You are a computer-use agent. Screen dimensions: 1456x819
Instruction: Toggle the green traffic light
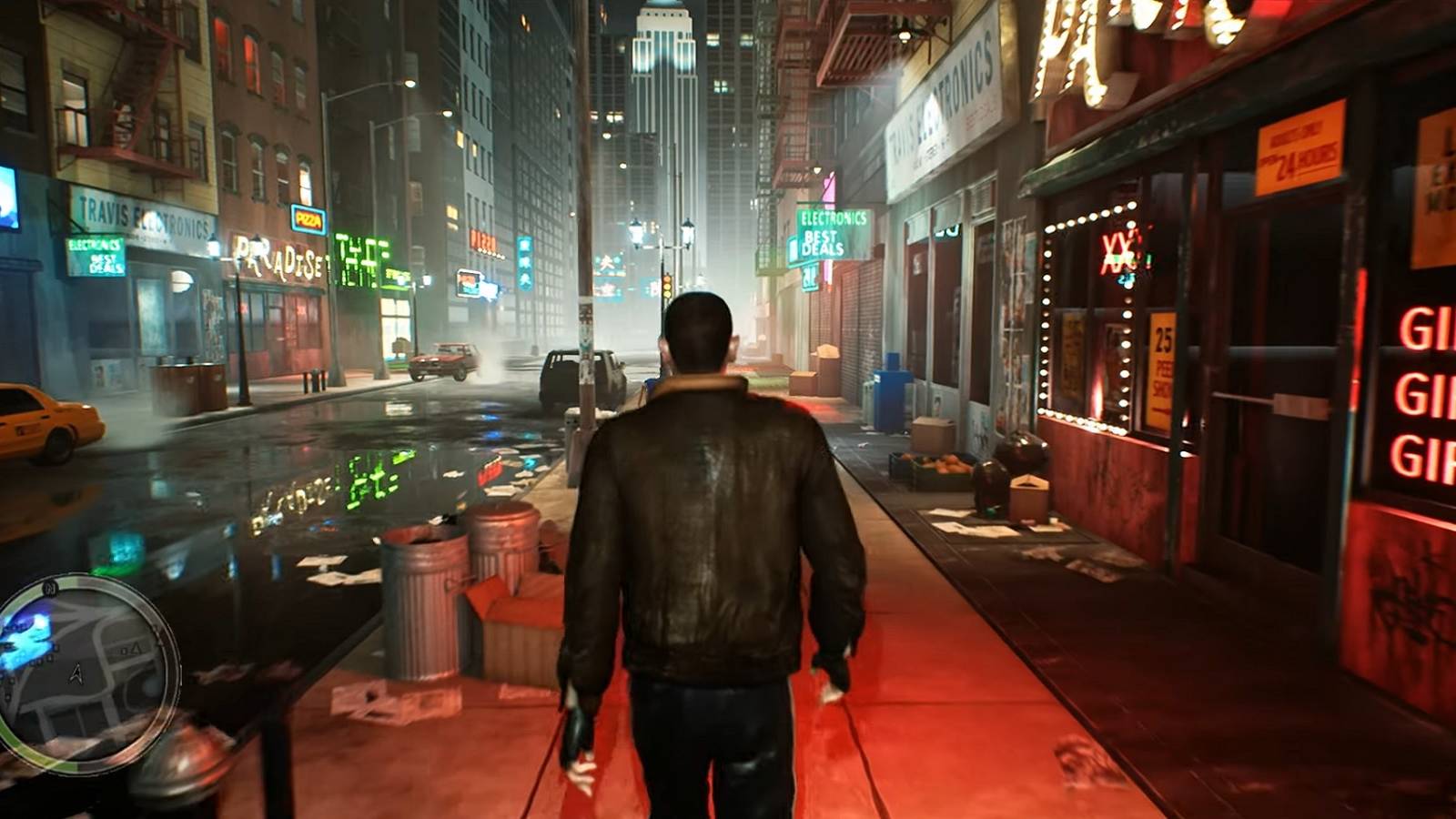pyautogui.click(x=667, y=291)
